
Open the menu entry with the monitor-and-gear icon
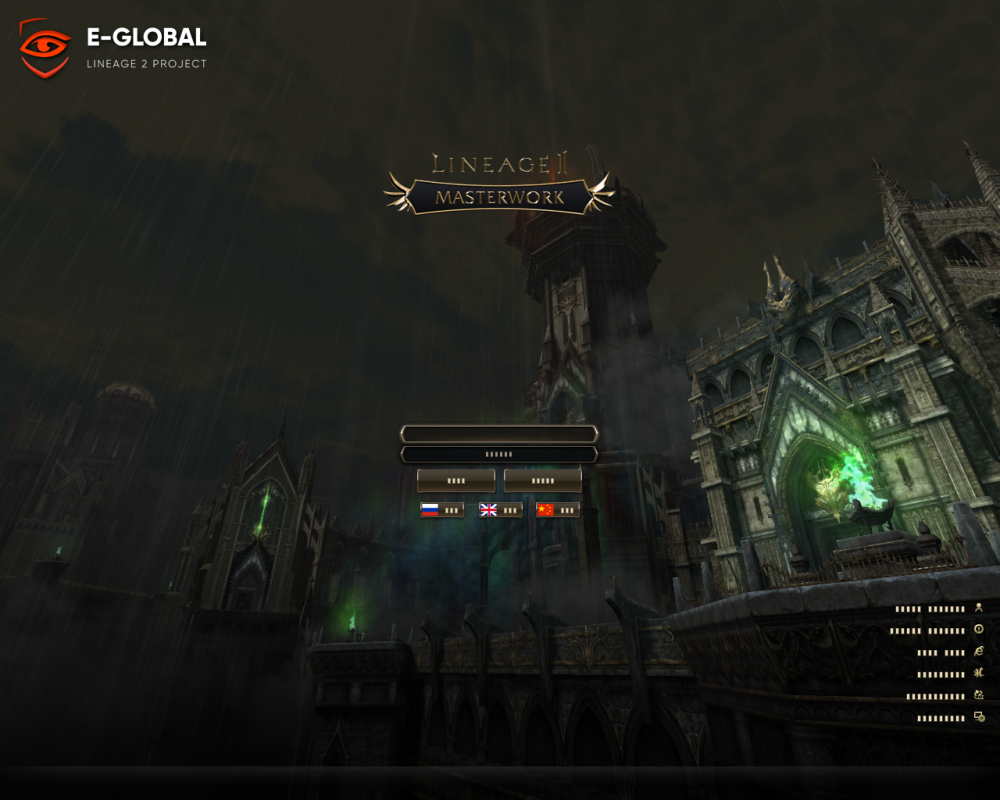(950, 718)
